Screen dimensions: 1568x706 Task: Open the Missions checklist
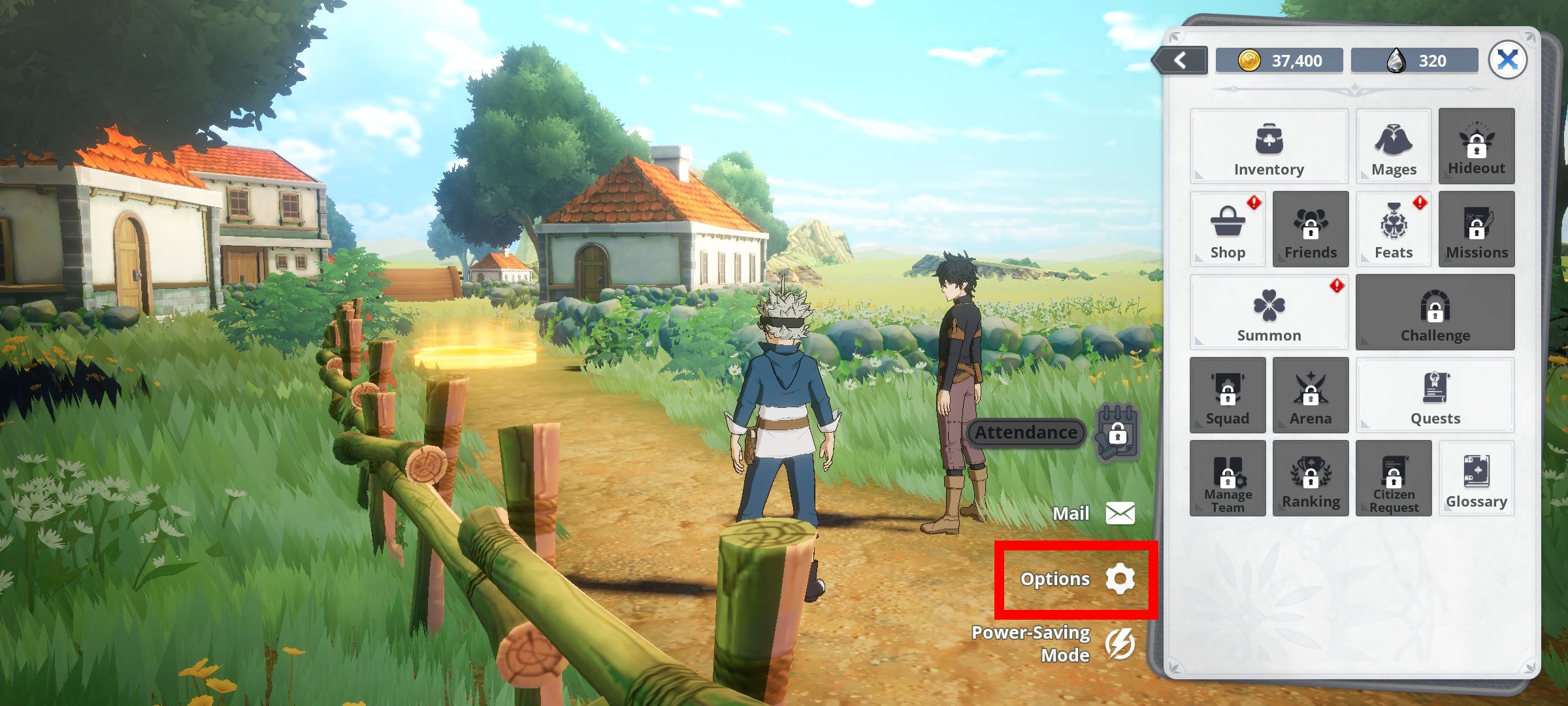1476,229
